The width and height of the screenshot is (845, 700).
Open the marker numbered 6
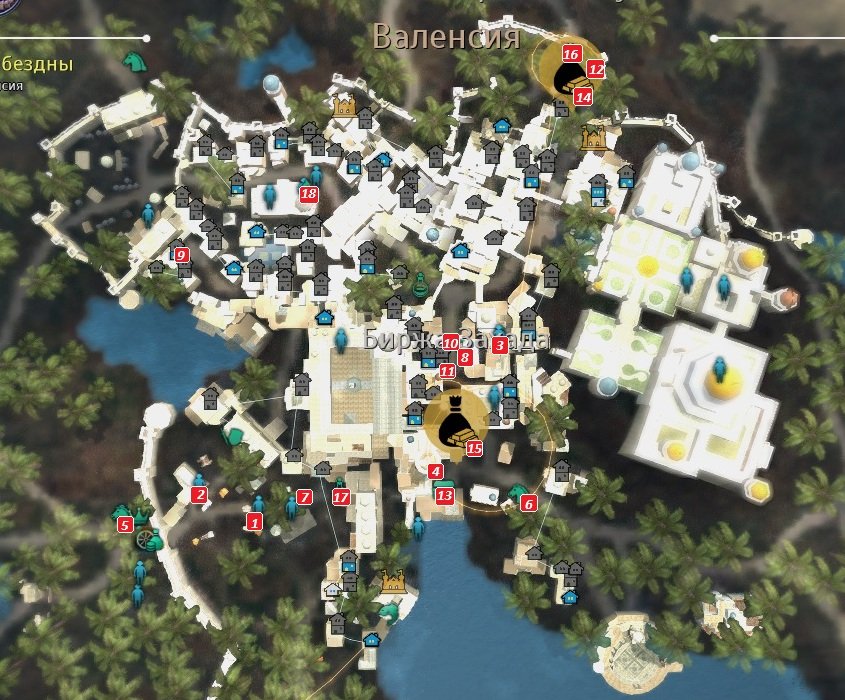coord(528,503)
